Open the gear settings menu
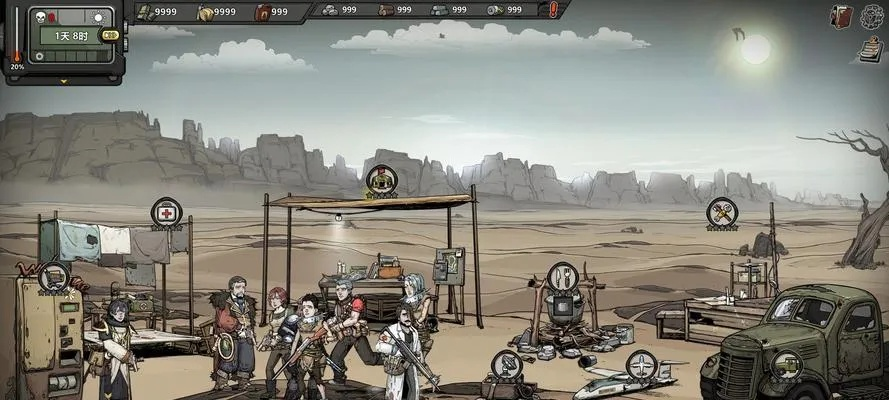This screenshot has width=889, height=400. 871,16
